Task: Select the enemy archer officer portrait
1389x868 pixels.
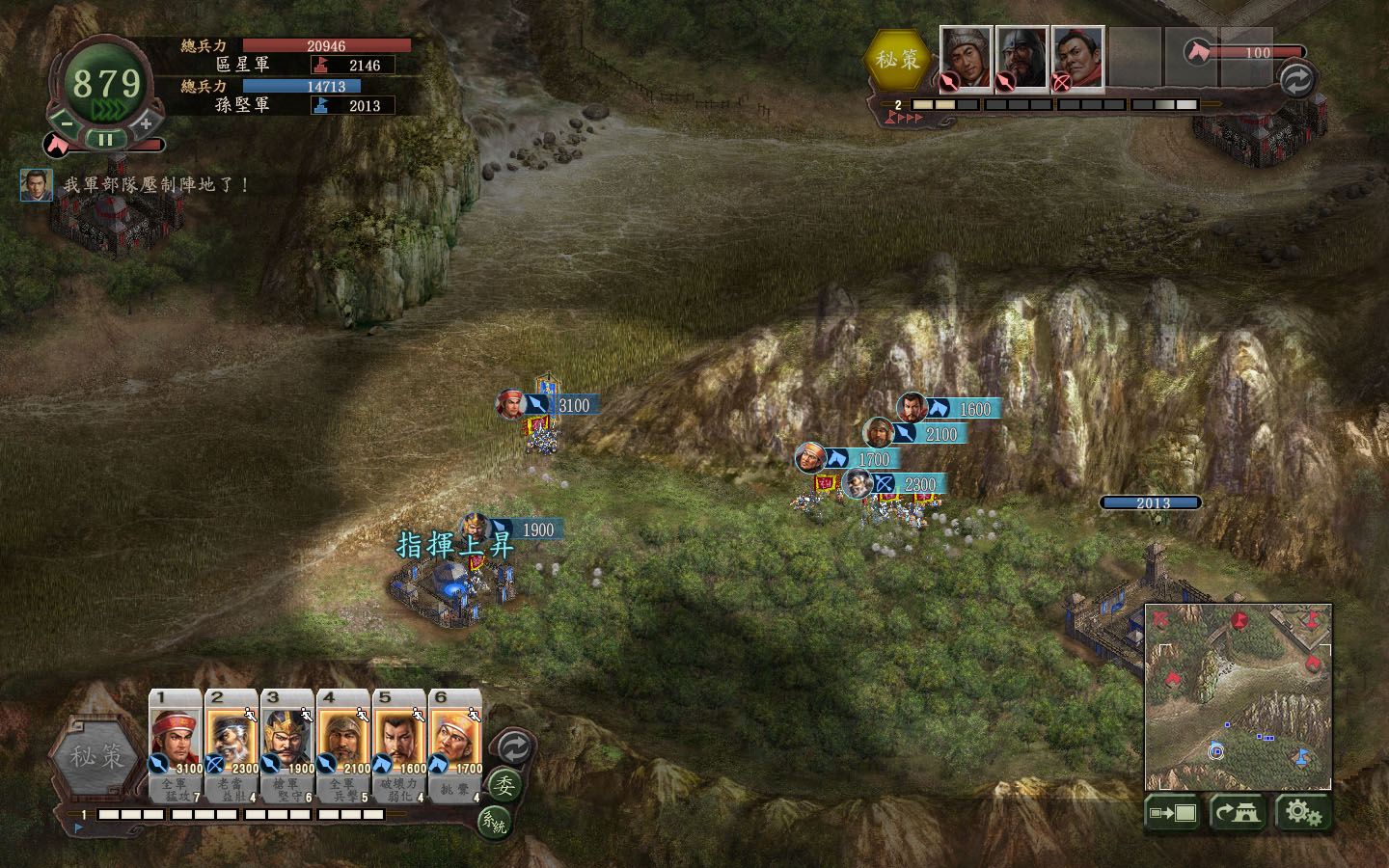Action: click(1077, 56)
